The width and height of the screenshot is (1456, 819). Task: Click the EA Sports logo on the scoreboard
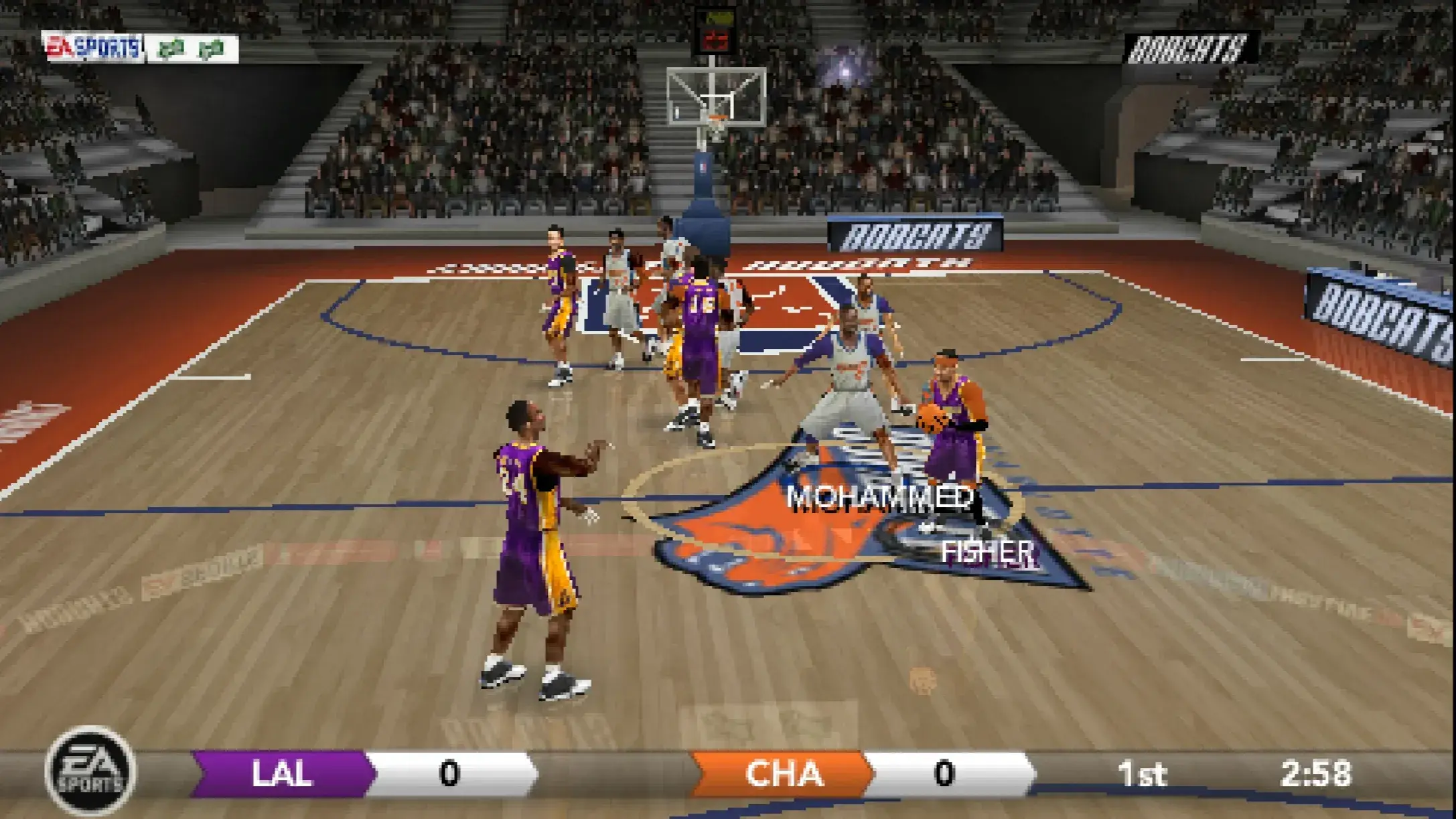coord(90,772)
